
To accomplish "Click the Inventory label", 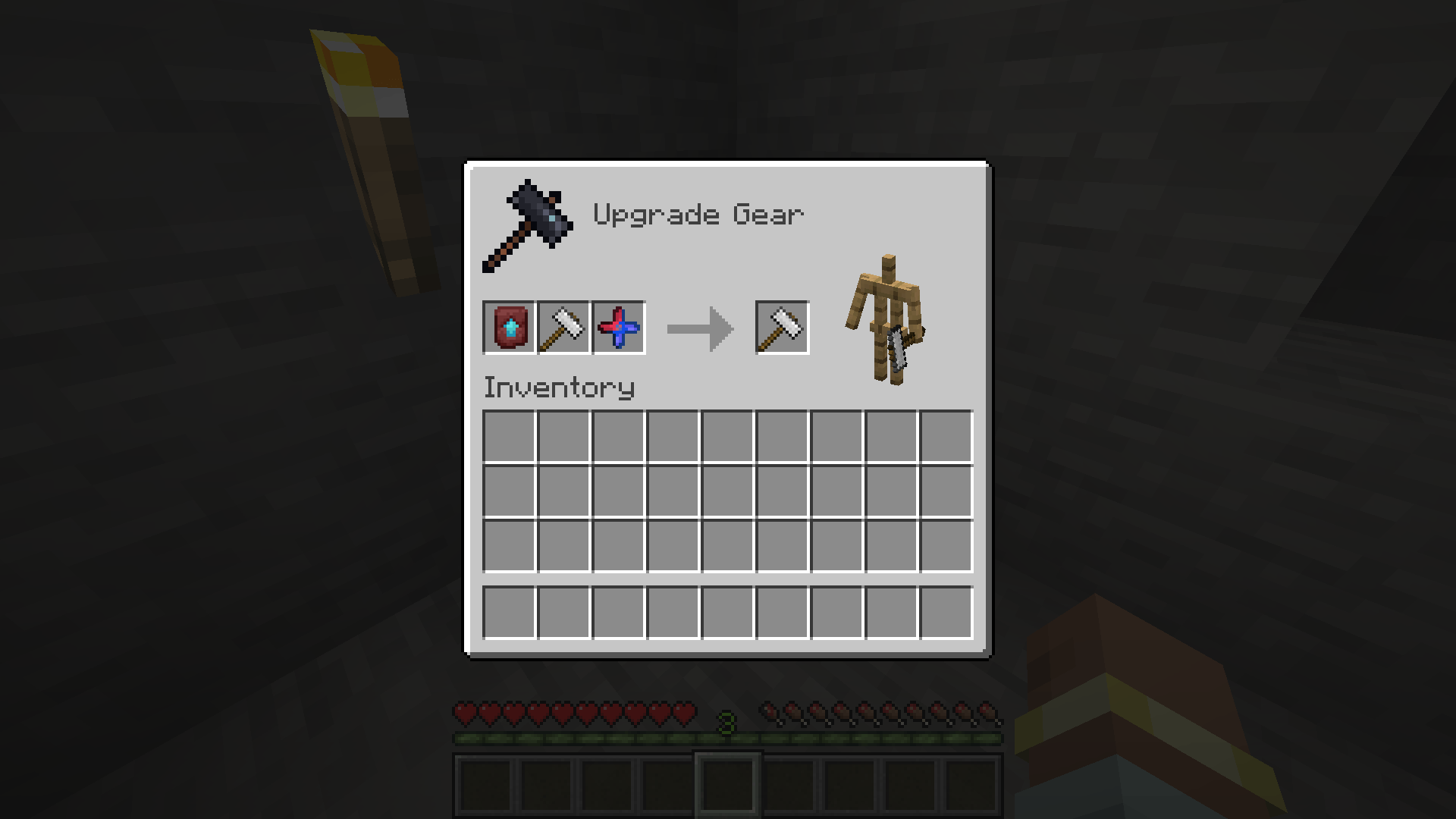I will click(x=559, y=387).
